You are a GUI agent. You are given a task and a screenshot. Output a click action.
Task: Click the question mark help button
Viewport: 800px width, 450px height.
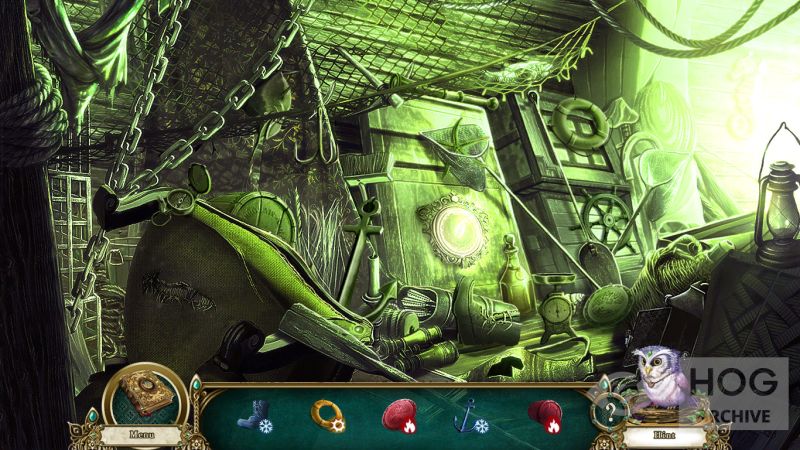(x=605, y=410)
